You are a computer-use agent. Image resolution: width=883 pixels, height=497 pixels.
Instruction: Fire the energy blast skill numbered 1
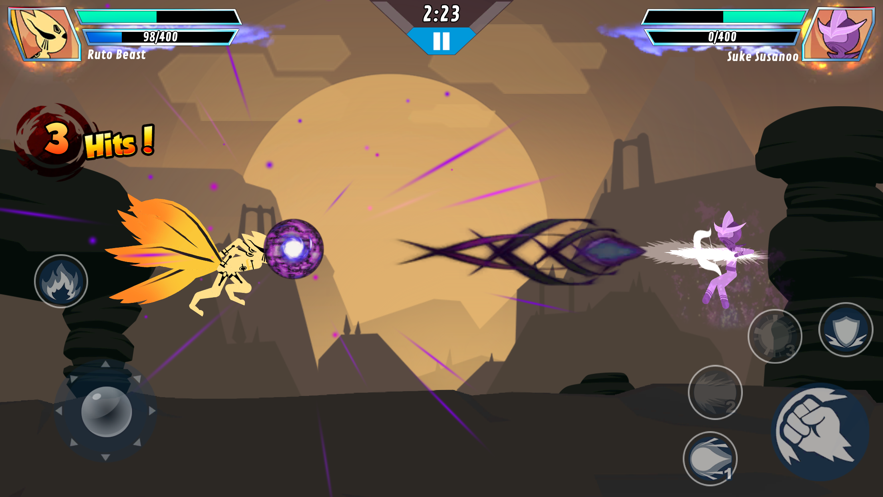click(x=710, y=458)
